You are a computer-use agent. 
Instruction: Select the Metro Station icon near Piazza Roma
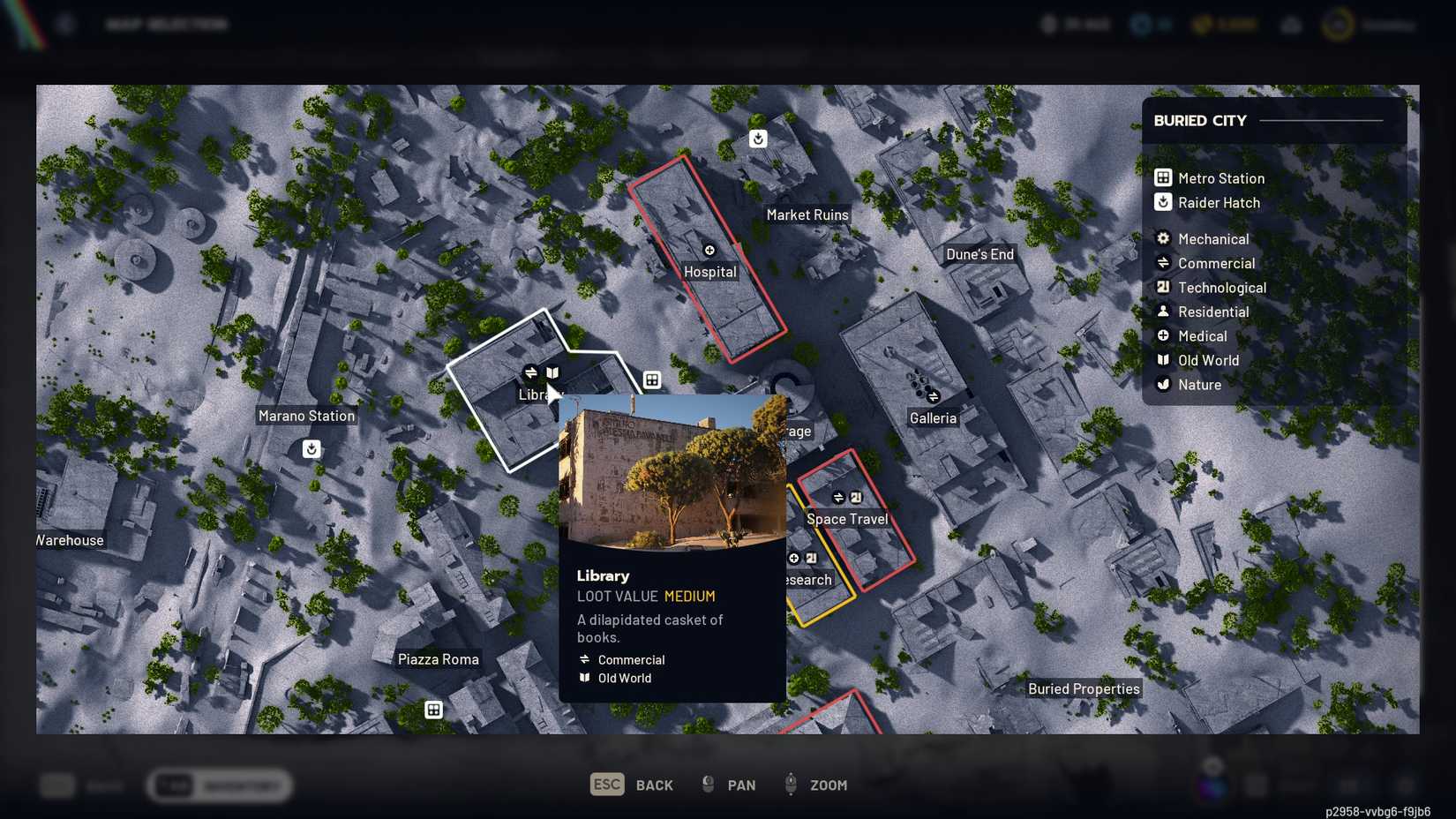click(433, 709)
